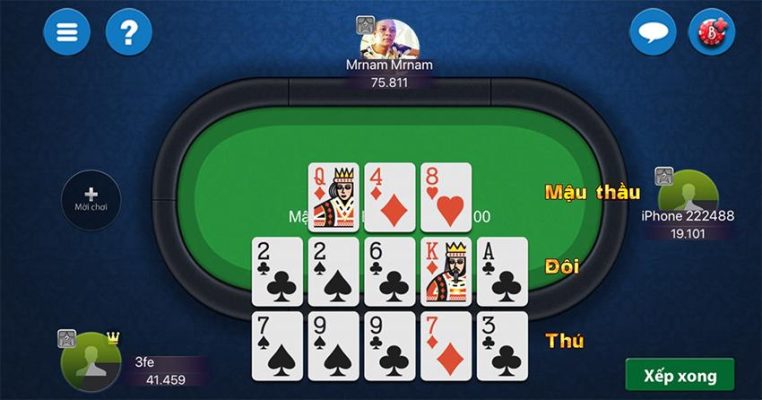Pick the 8 of hearts card
The image size is (762, 400).
445,197
